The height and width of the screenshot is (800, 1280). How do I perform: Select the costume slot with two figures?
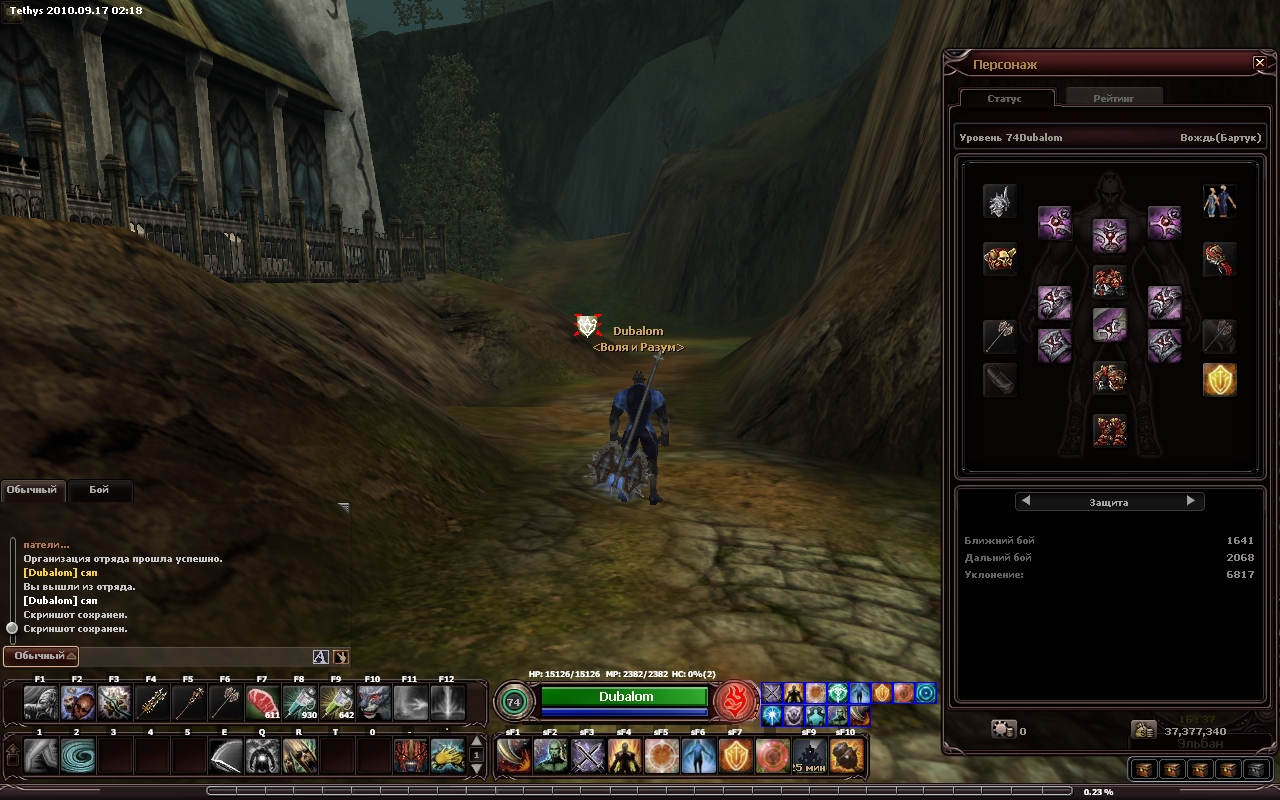pyautogui.click(x=1219, y=201)
